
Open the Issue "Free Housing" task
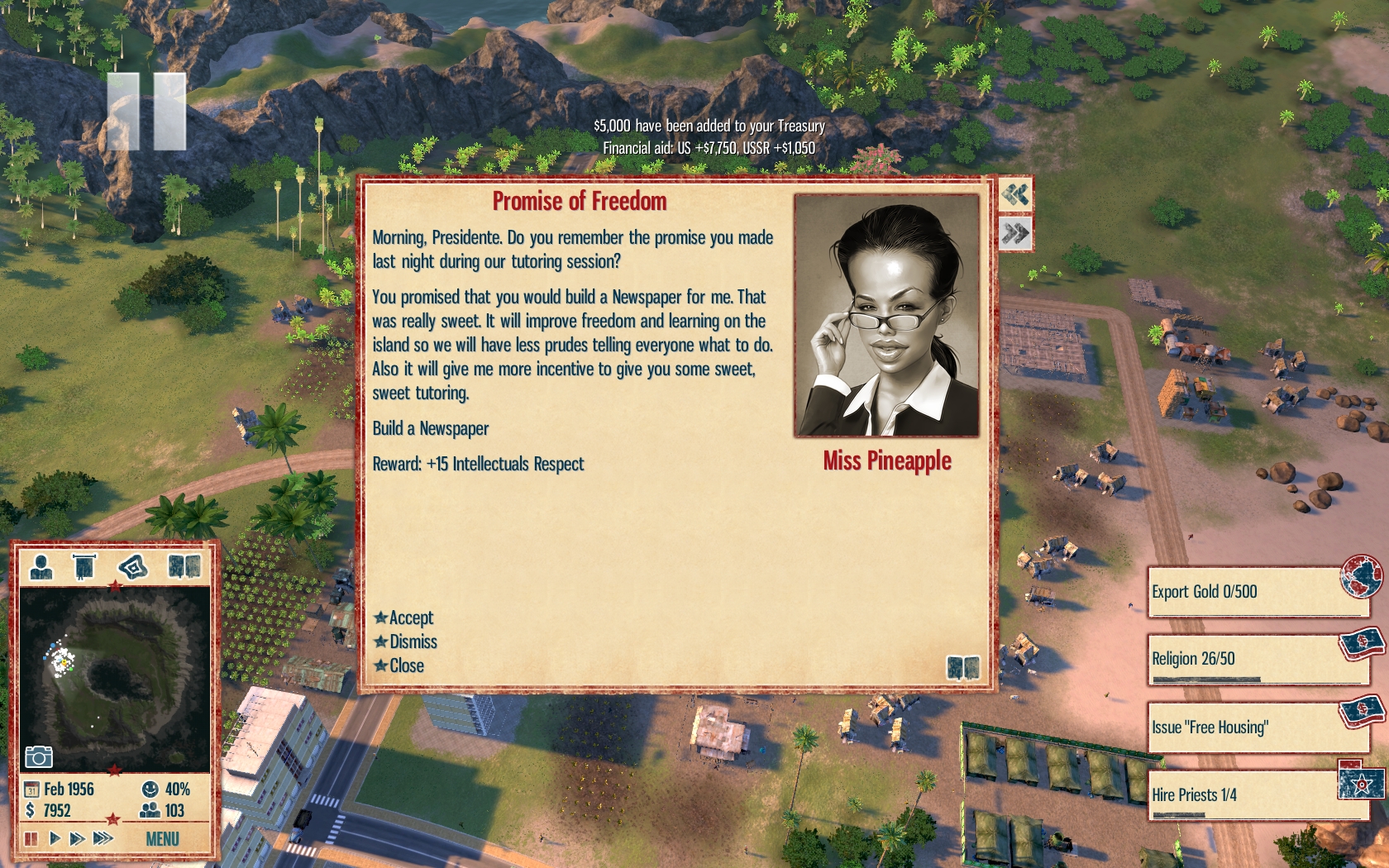pos(1255,727)
